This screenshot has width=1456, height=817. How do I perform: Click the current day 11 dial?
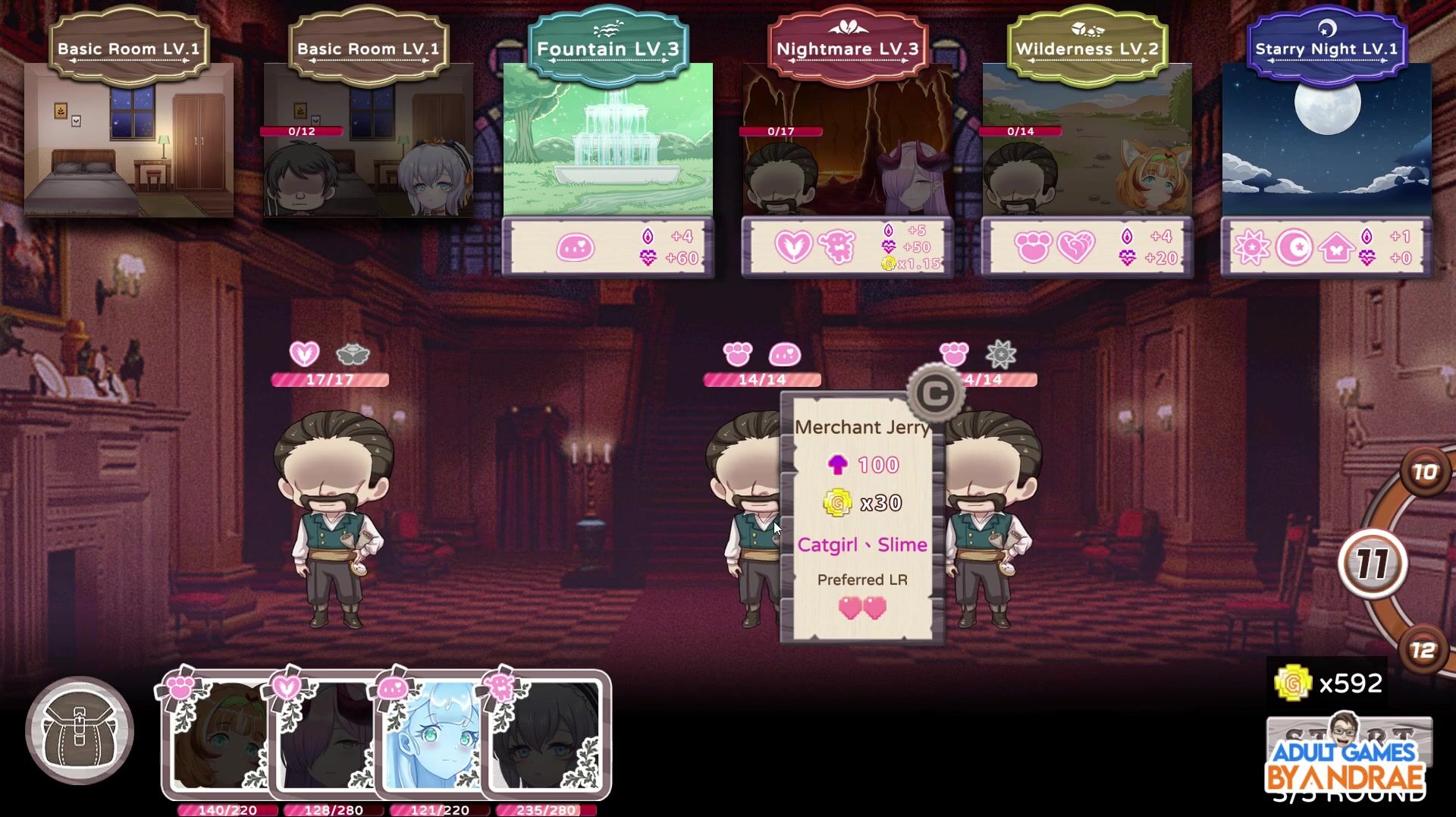1373,564
